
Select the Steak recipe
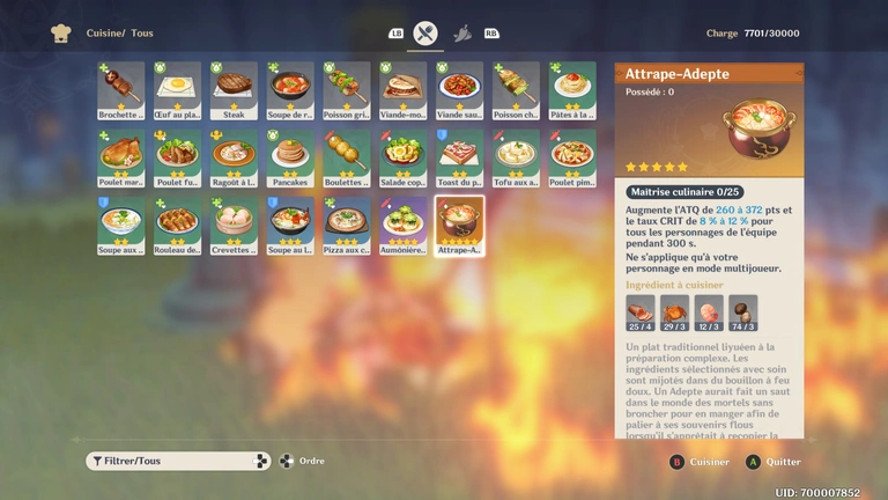pos(233,90)
